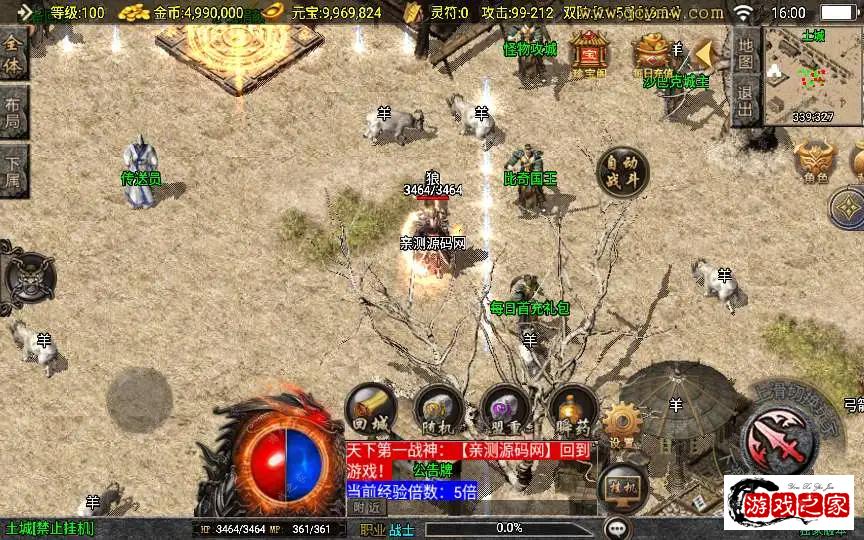This screenshot has height=540, width=864.
Task: Collapse the top icons with yellow arrow
Action: click(706, 53)
